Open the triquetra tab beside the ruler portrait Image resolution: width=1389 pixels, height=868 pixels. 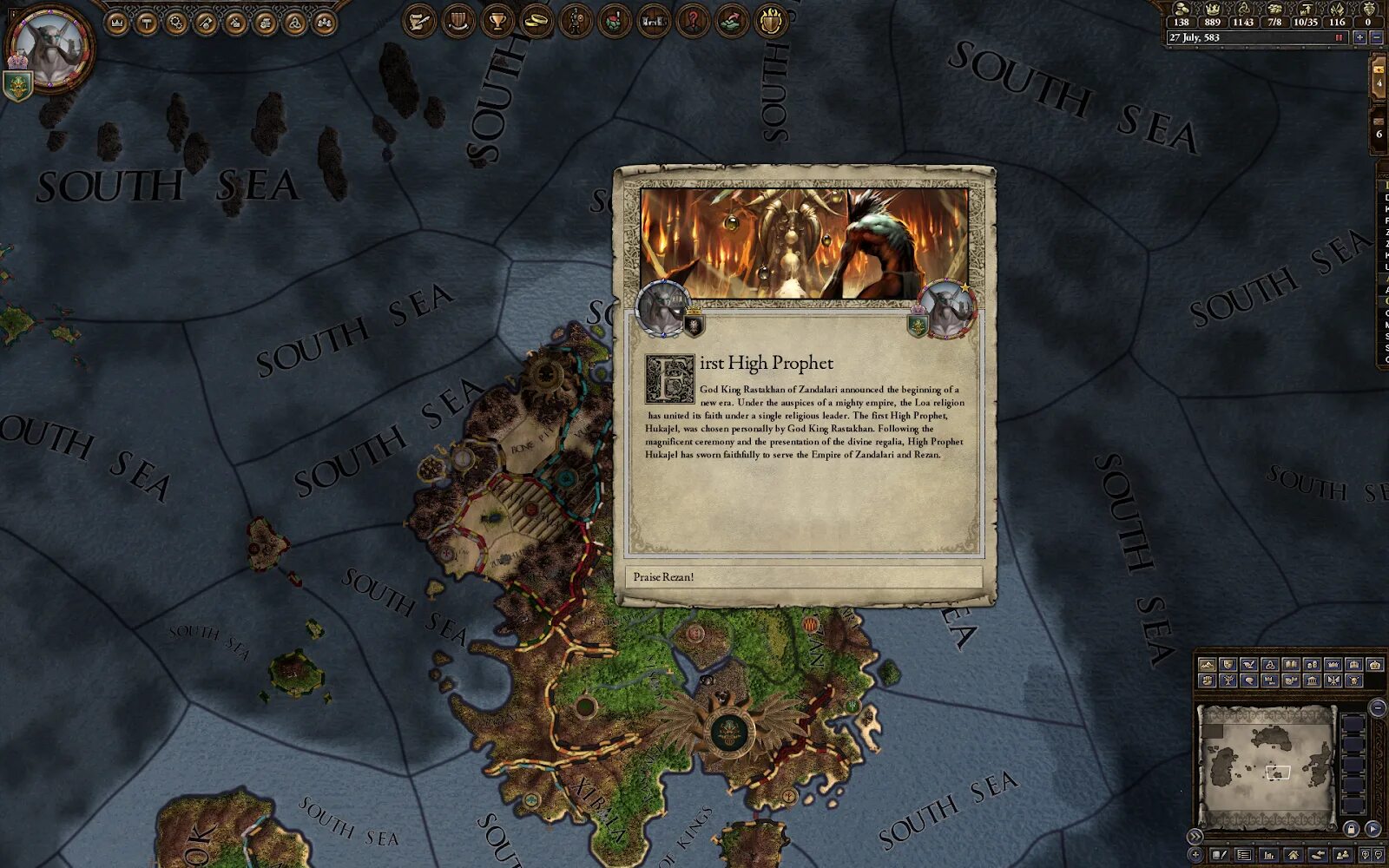coord(295,23)
